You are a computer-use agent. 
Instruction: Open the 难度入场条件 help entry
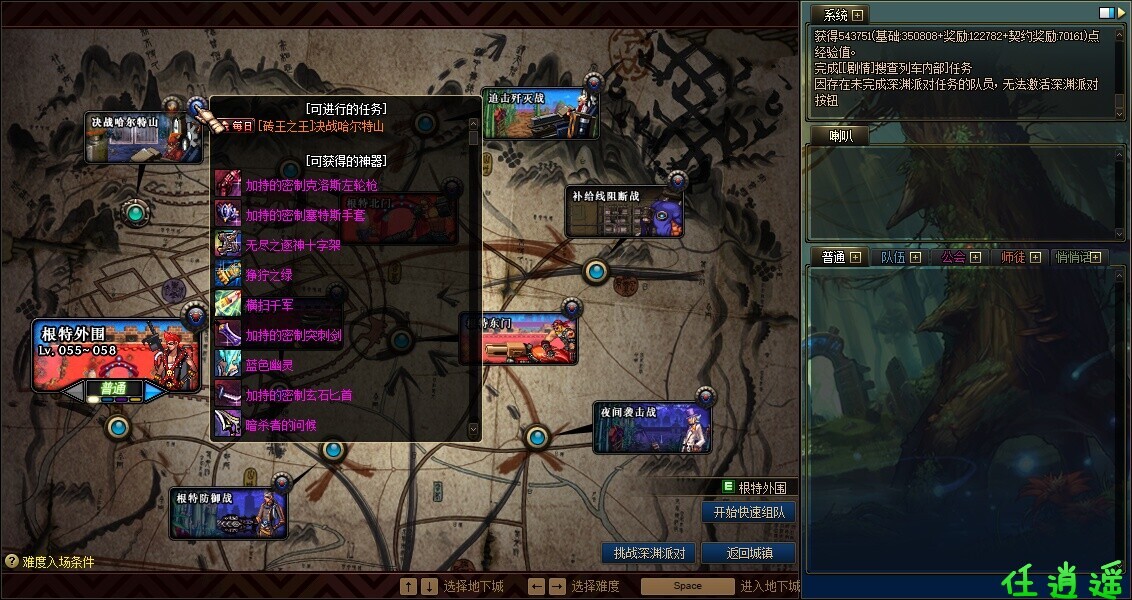click(x=50, y=562)
